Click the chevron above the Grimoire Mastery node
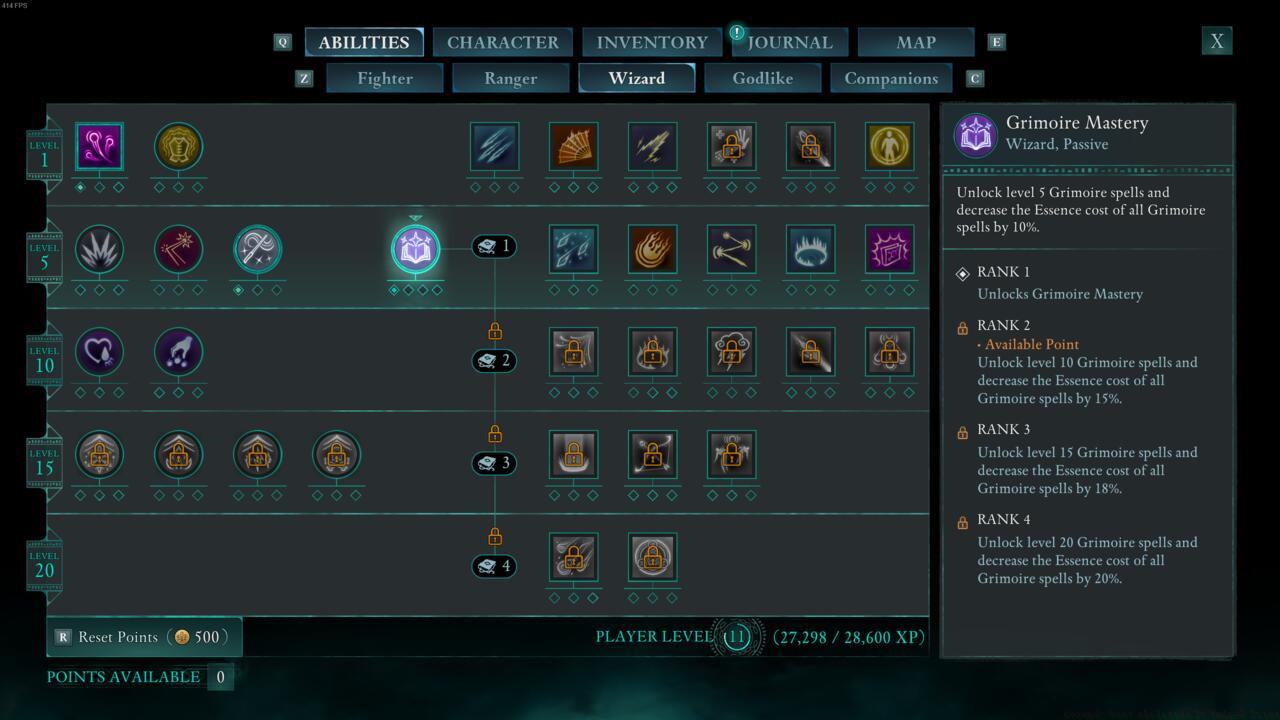Viewport: 1280px width, 720px height. (x=415, y=217)
